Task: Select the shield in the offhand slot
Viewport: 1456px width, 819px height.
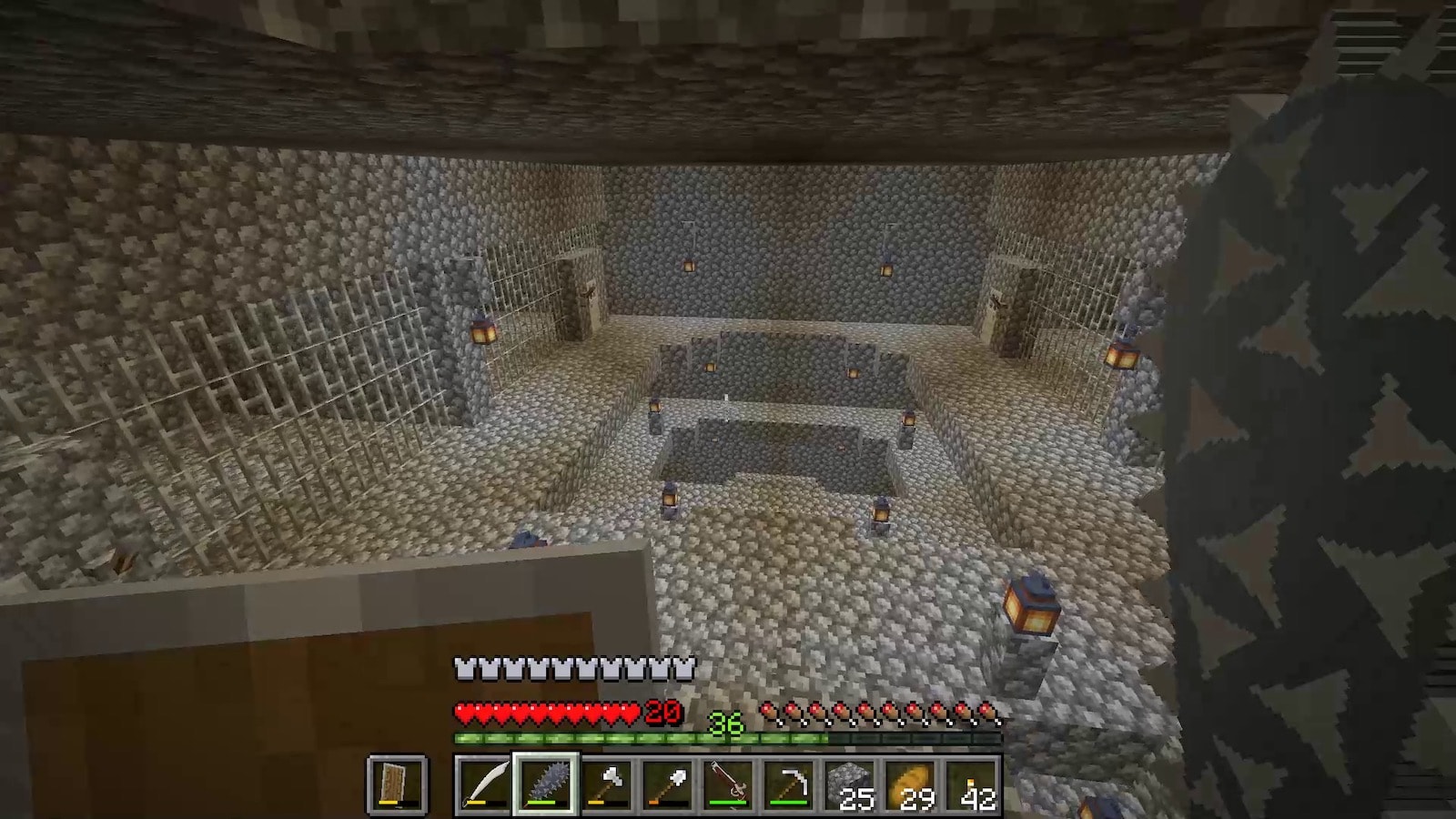Action: (397, 784)
